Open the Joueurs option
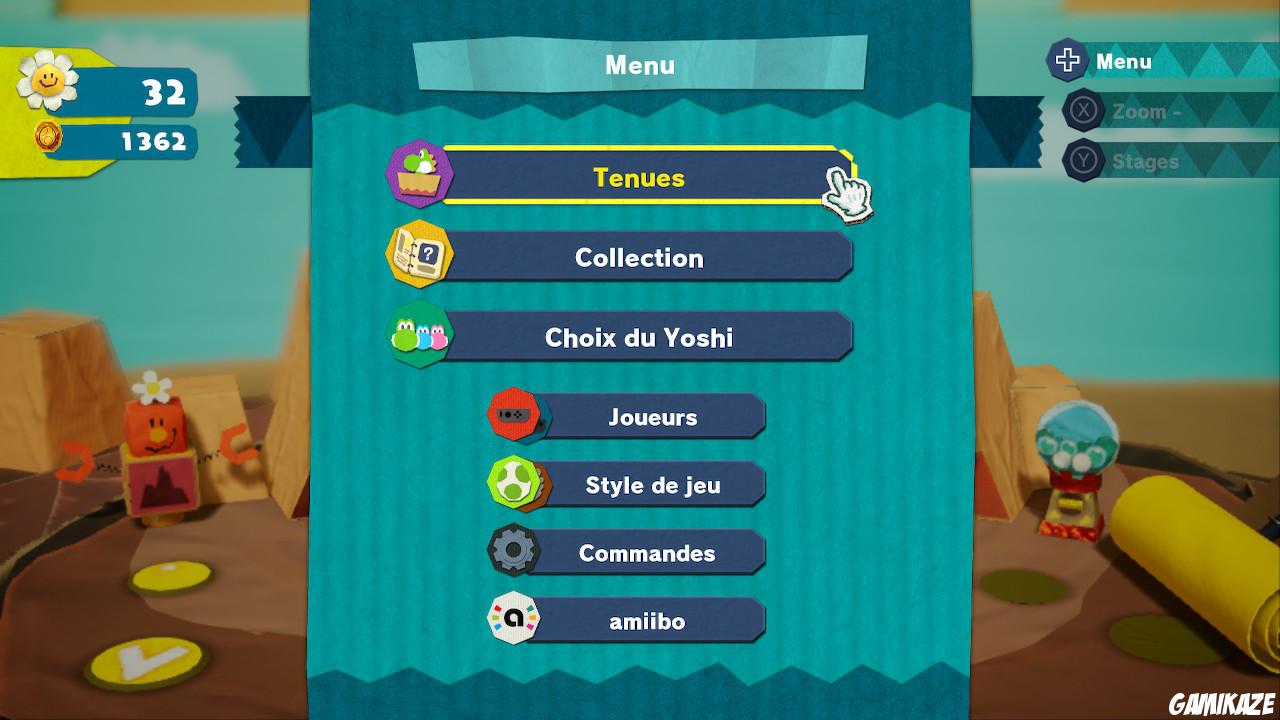The image size is (1280, 720). (655, 417)
